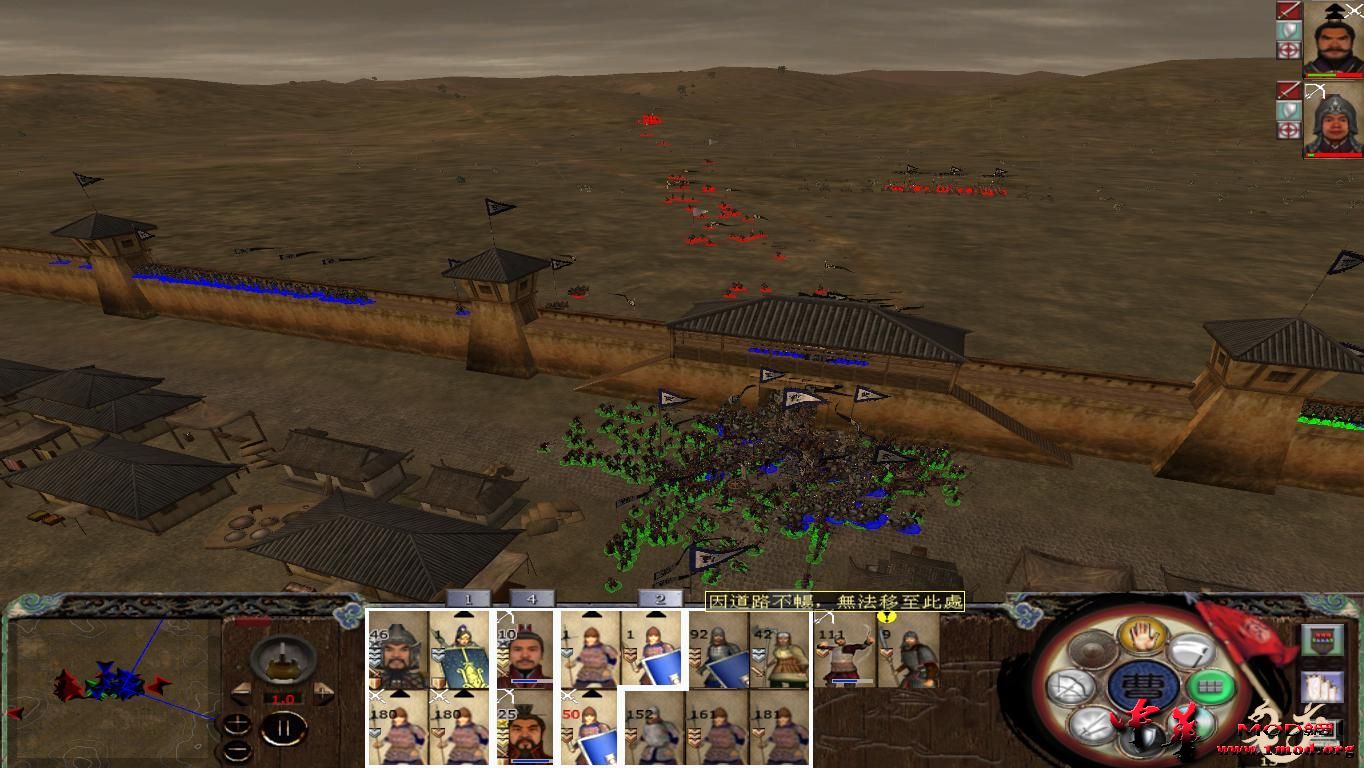The image size is (1364, 768).
Task: Issue halt order with the hand icon
Action: click(1141, 636)
